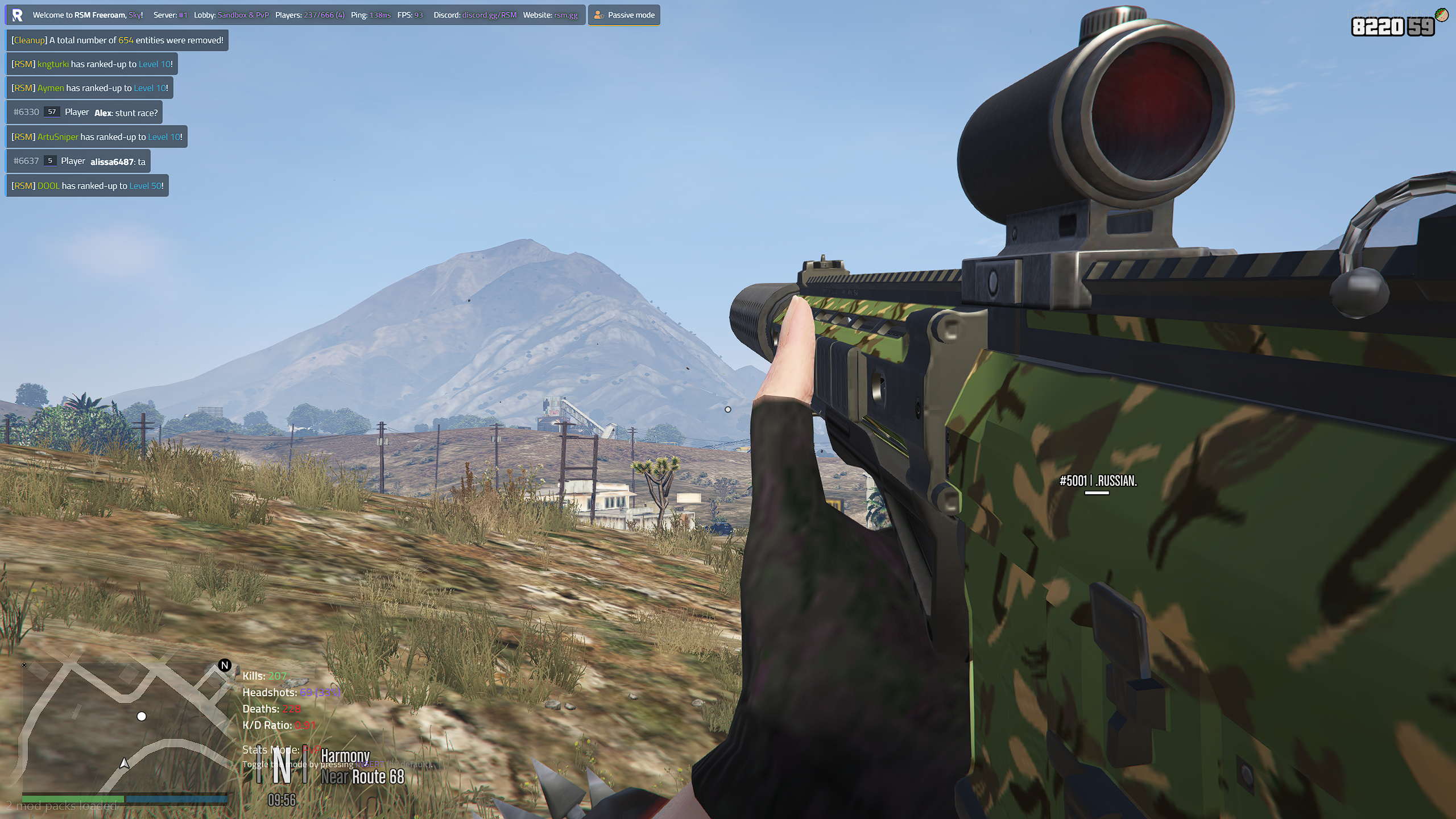Click the green health bar below the minimap
Viewport: 1456px width, 819px height.
[x=73, y=800]
